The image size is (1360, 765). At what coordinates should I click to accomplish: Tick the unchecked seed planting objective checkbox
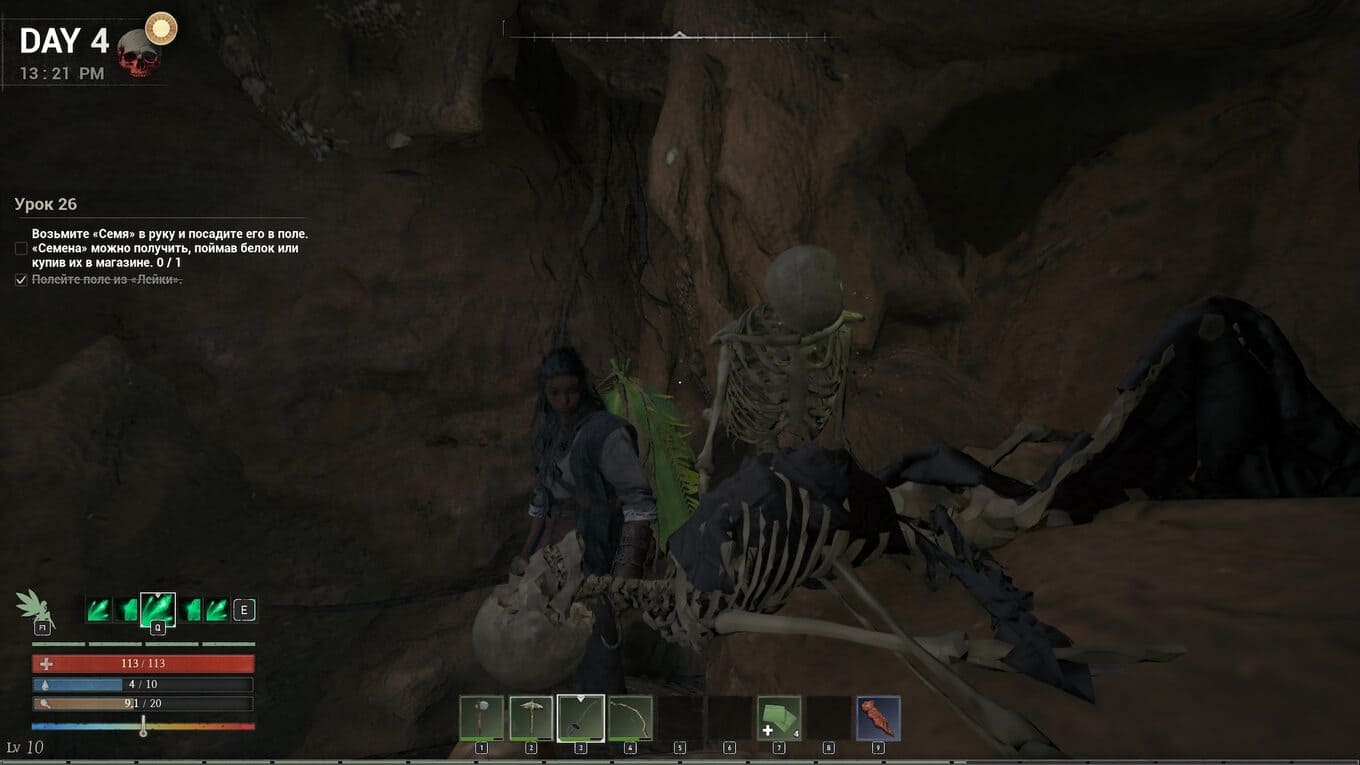coord(21,248)
